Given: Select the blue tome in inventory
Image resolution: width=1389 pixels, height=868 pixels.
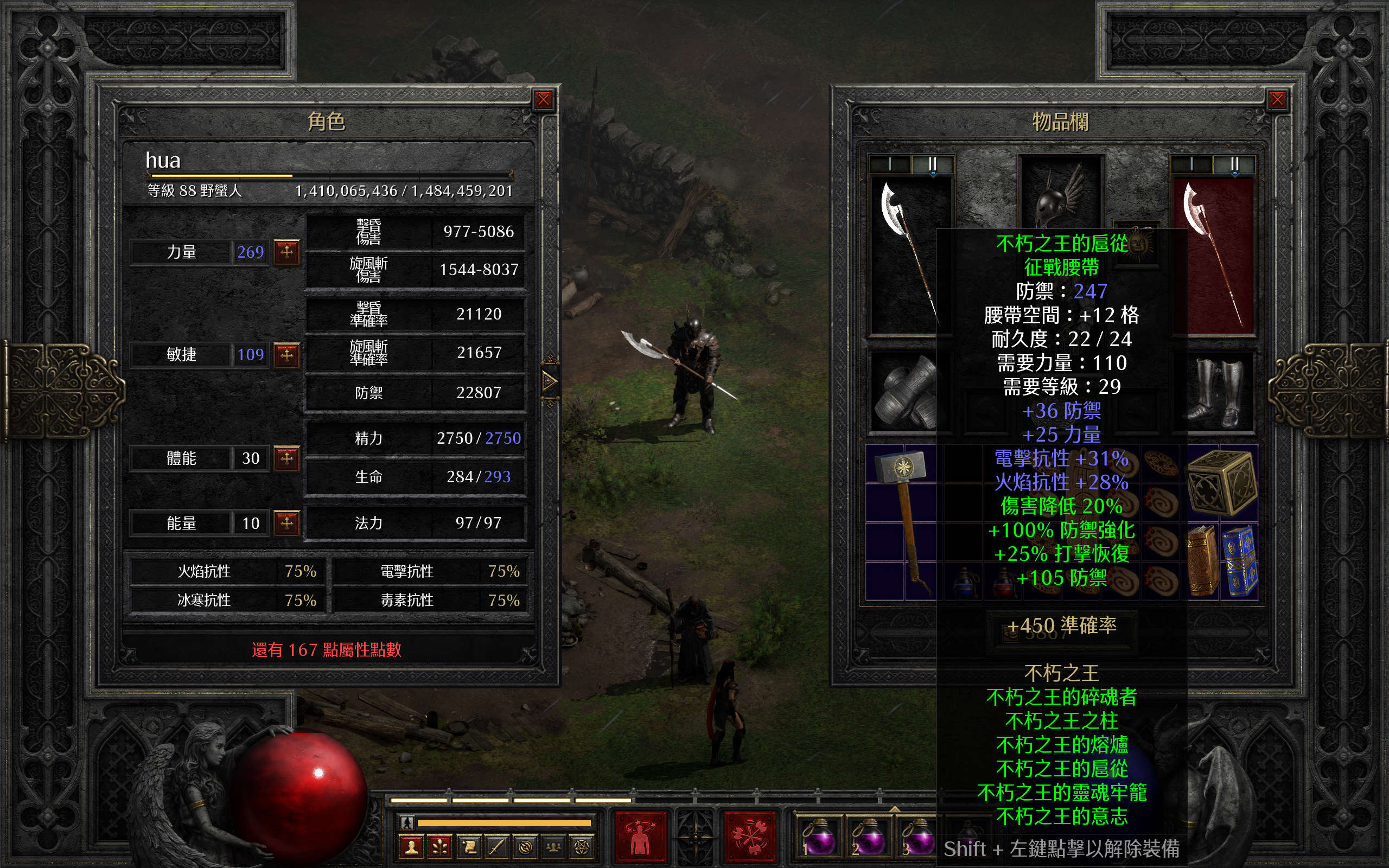Looking at the screenshot, I should 1240,560.
